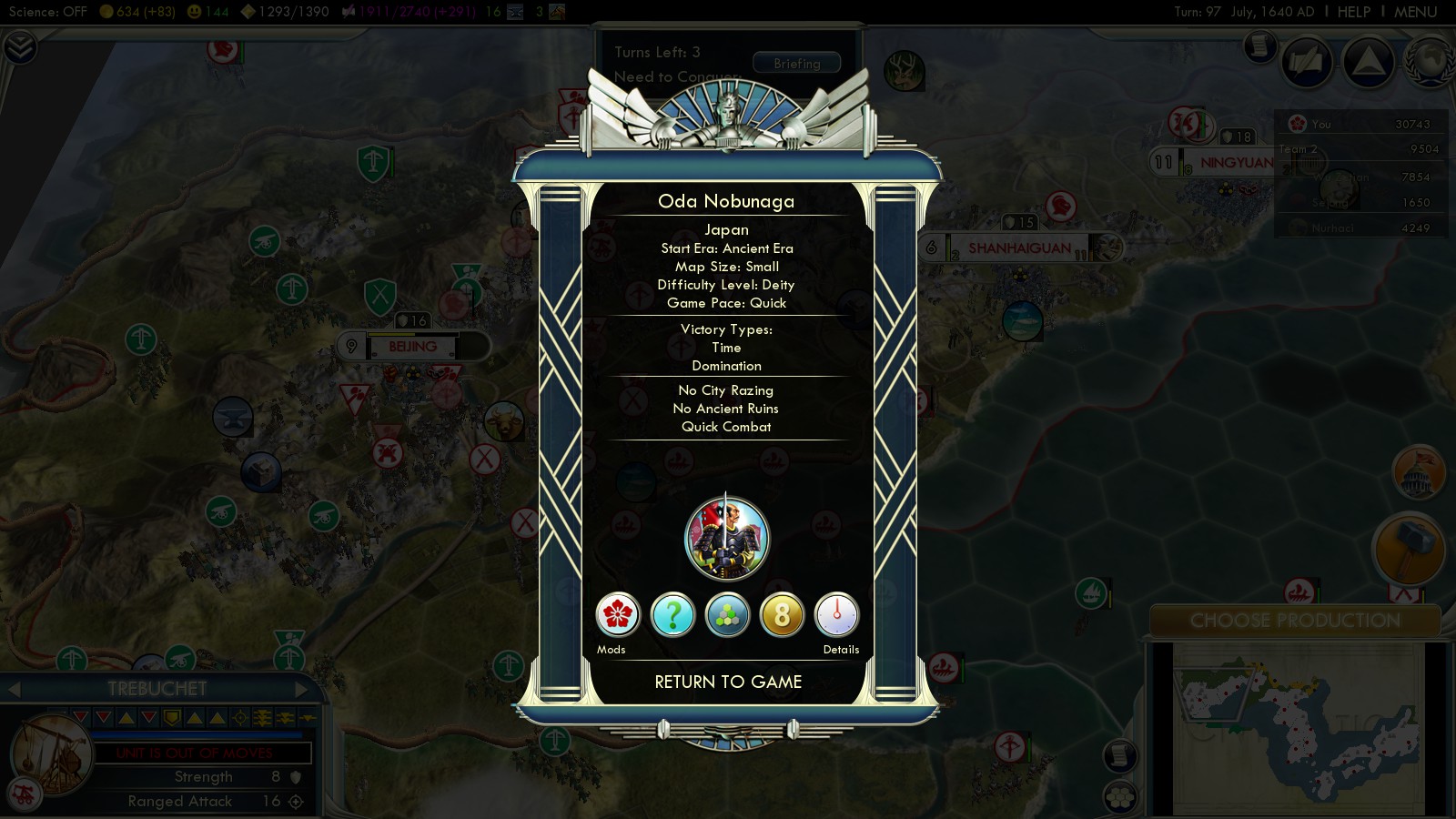
Task: Click the hammer production notification icon
Action: (1409, 549)
